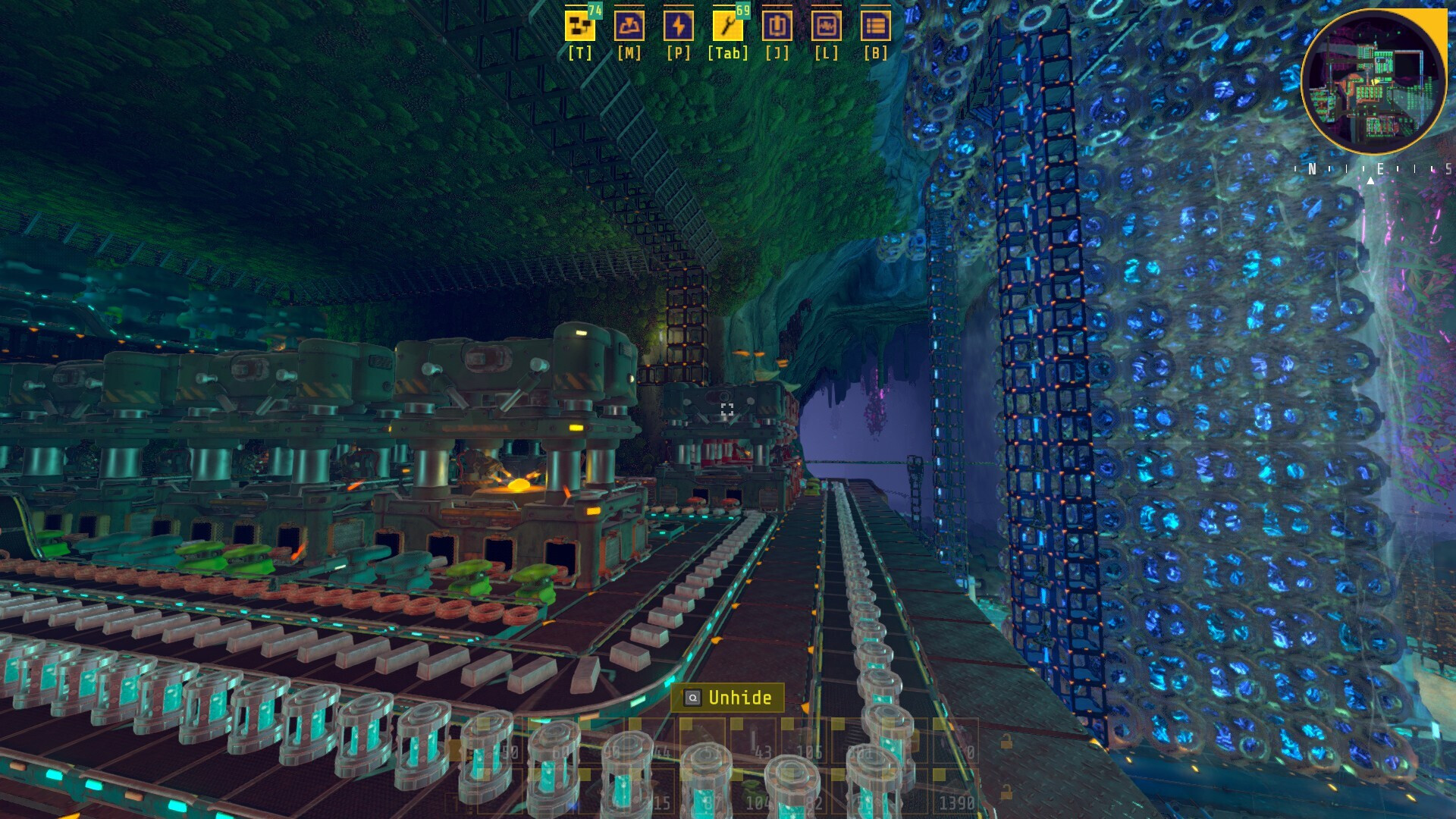Click the [L] monitor icon in the toolbar

tap(827, 27)
